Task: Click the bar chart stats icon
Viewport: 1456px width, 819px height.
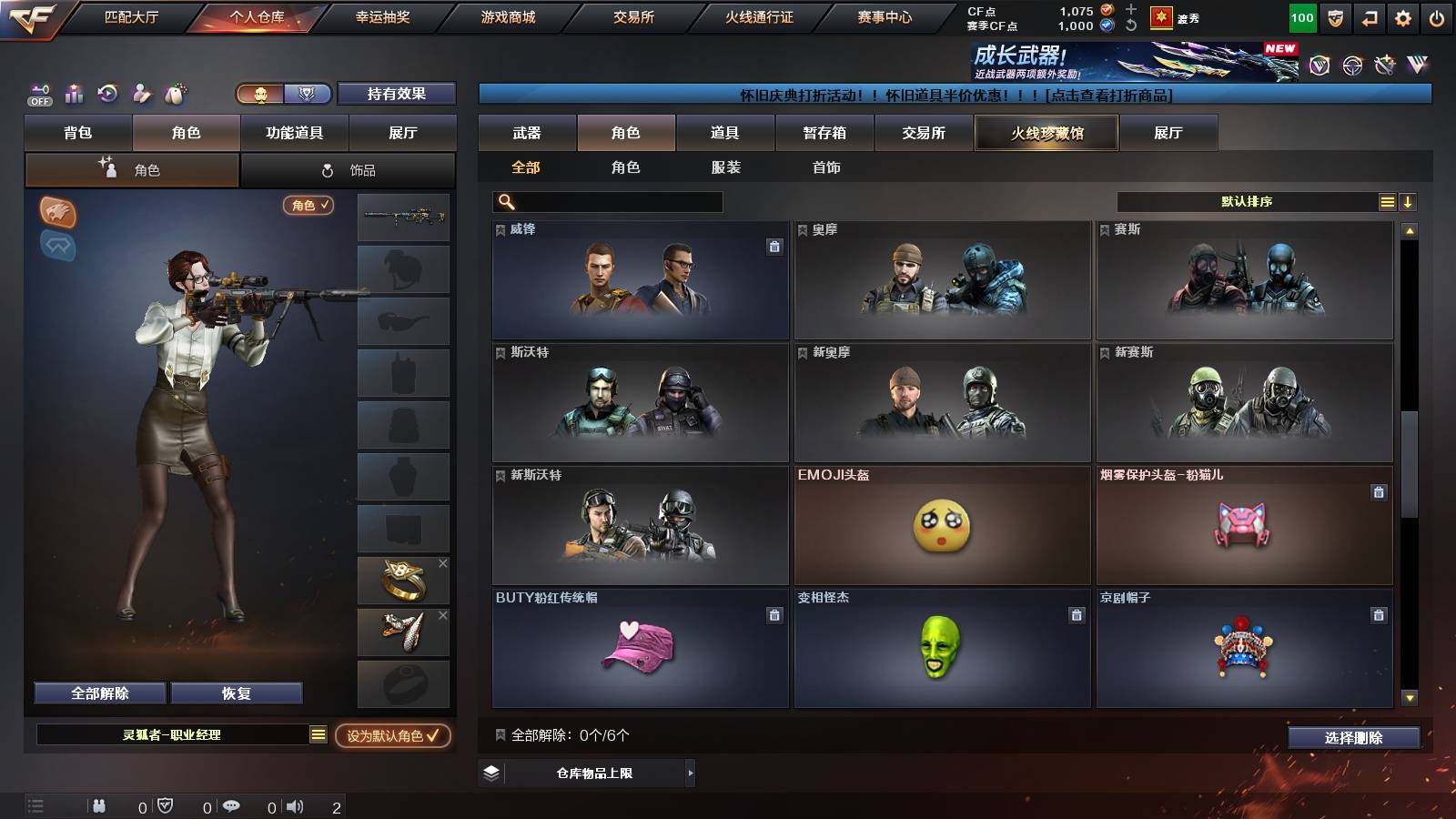Action: [73, 93]
